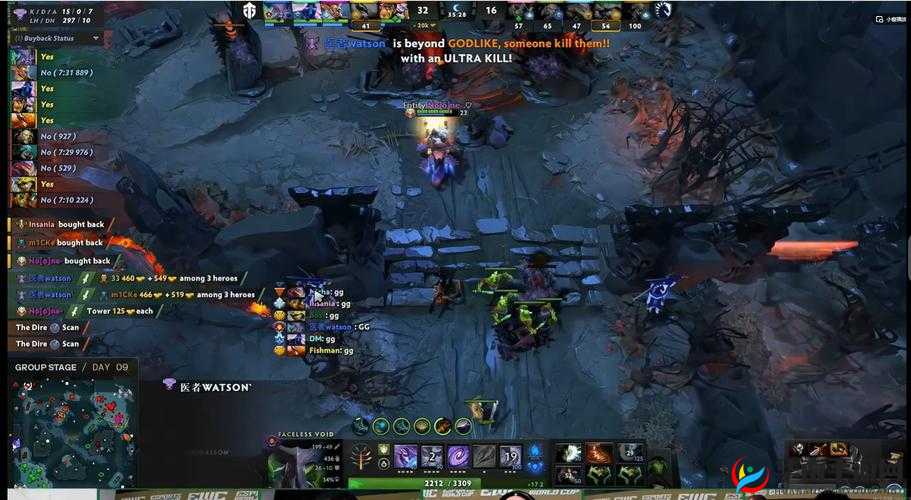Activate the Chronosphere ability
Screen dimensions: 911x500
click(511, 456)
